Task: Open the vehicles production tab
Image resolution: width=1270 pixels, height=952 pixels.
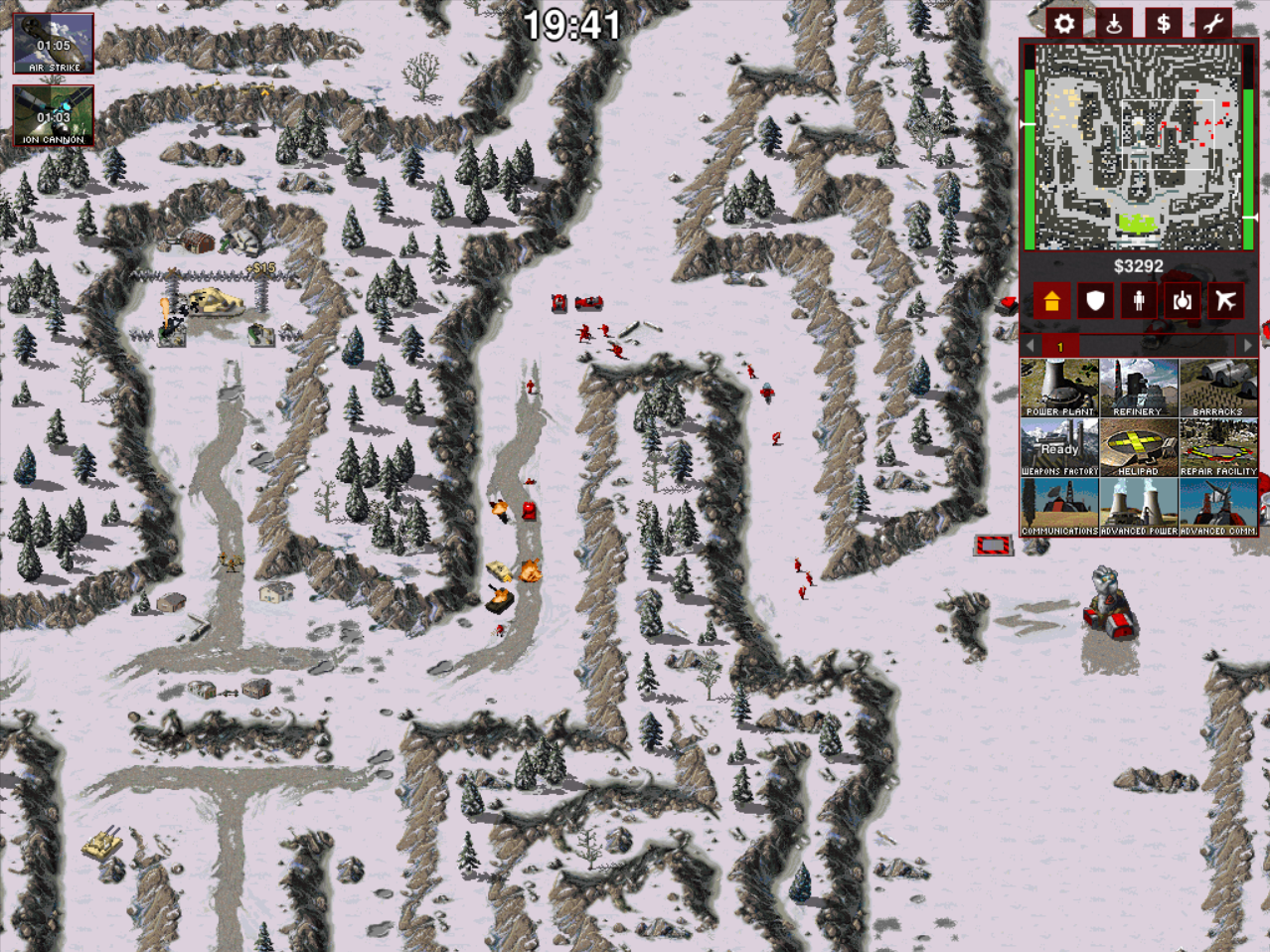Action: (1183, 300)
